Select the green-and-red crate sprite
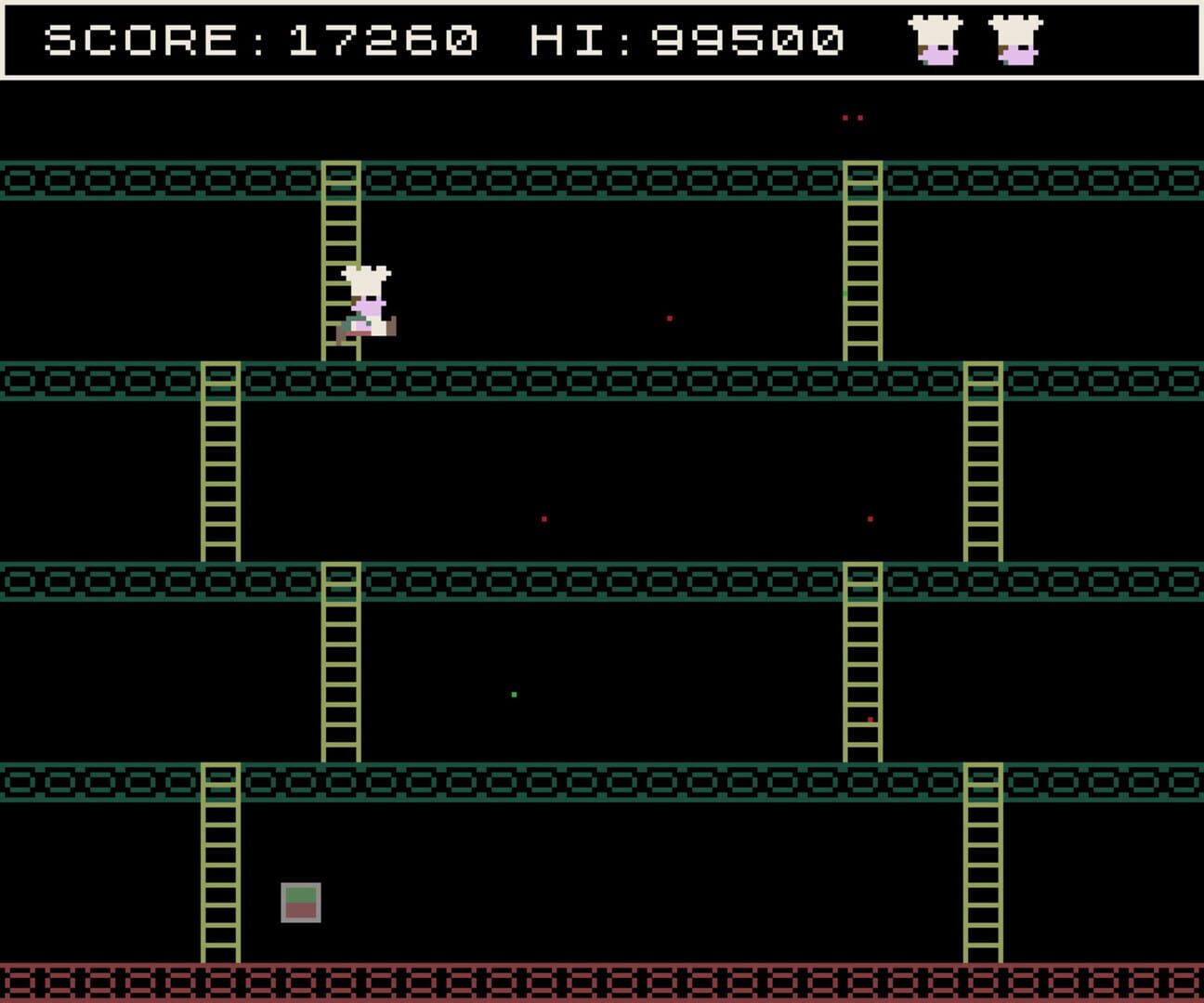This screenshot has width=1204, height=1003. tap(299, 901)
